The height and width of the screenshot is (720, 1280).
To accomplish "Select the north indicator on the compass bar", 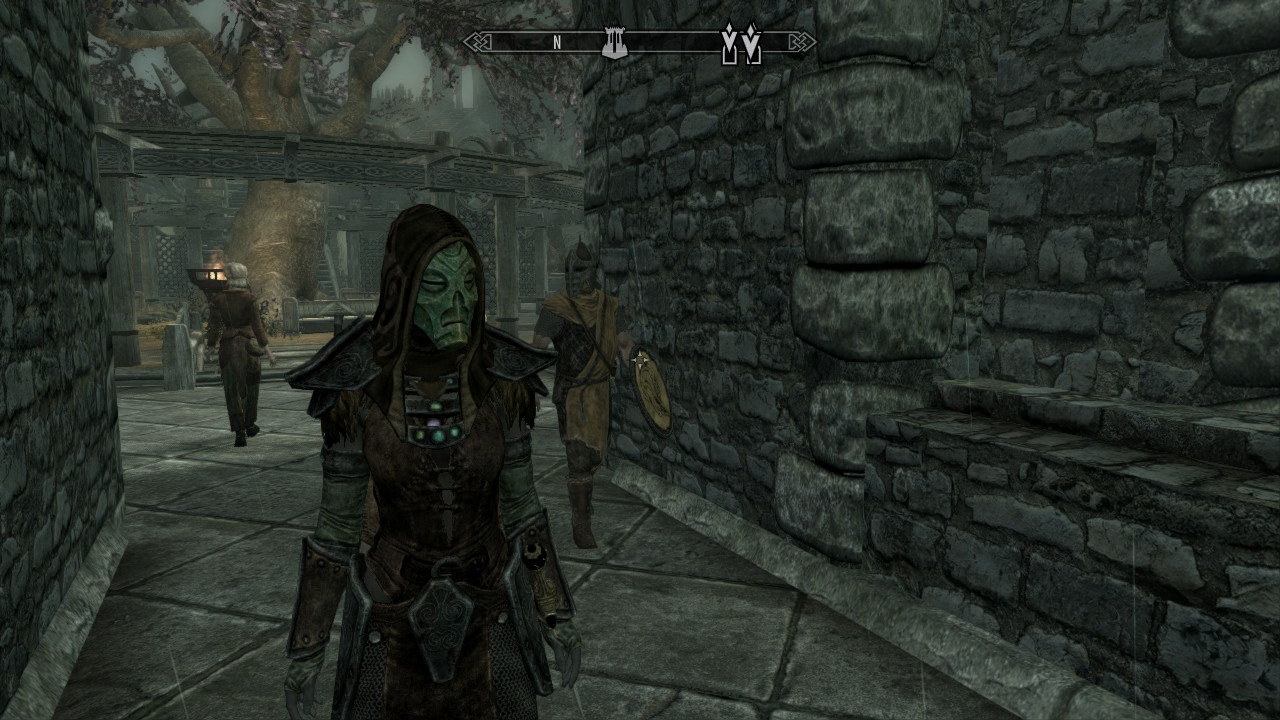I will (557, 43).
